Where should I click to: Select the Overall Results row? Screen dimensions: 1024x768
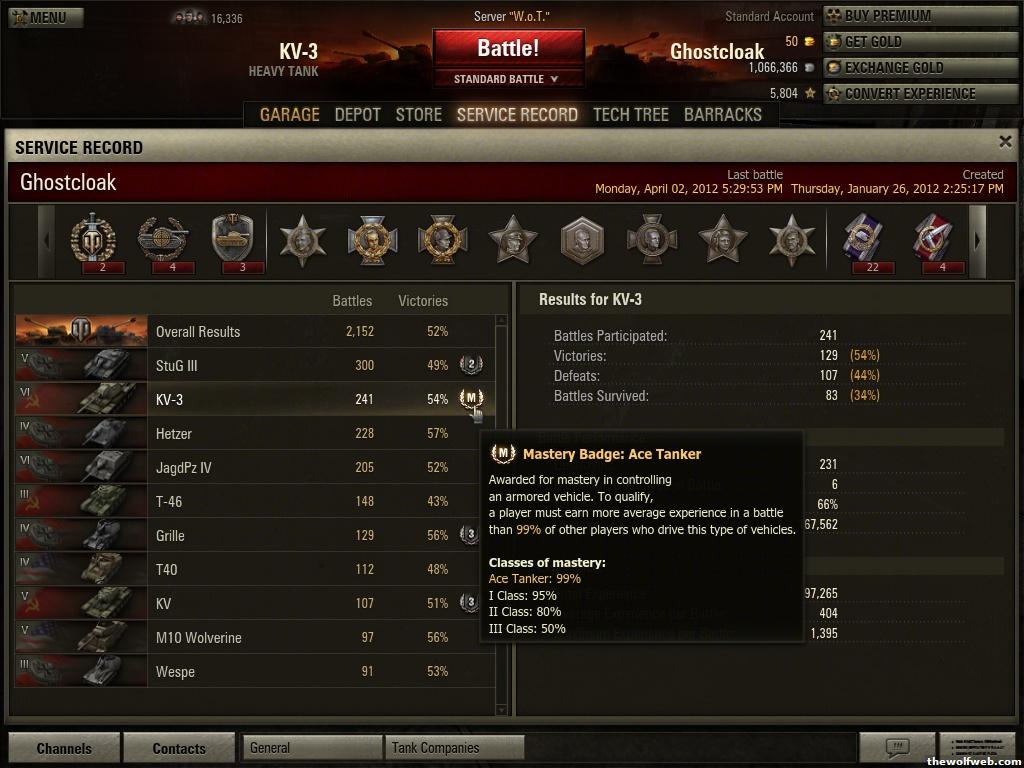coord(254,332)
